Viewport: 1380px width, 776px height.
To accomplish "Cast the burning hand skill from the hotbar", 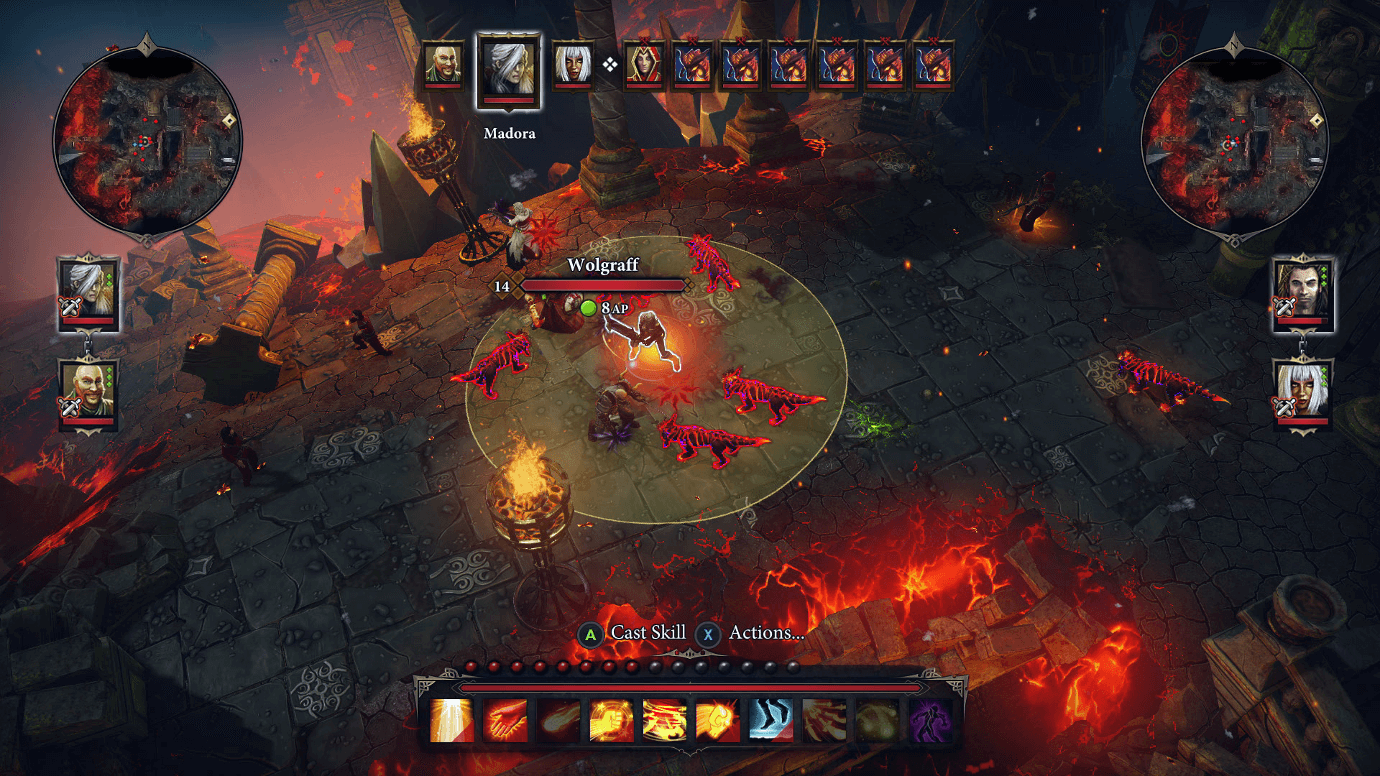I will (x=506, y=721).
